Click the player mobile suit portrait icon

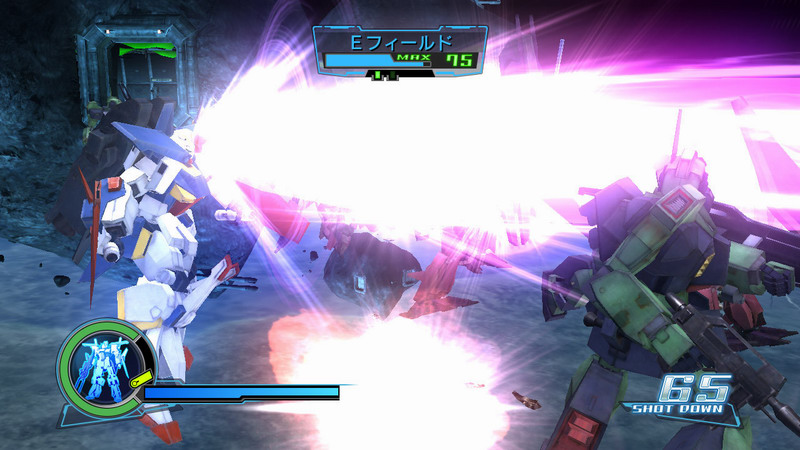click(104, 367)
